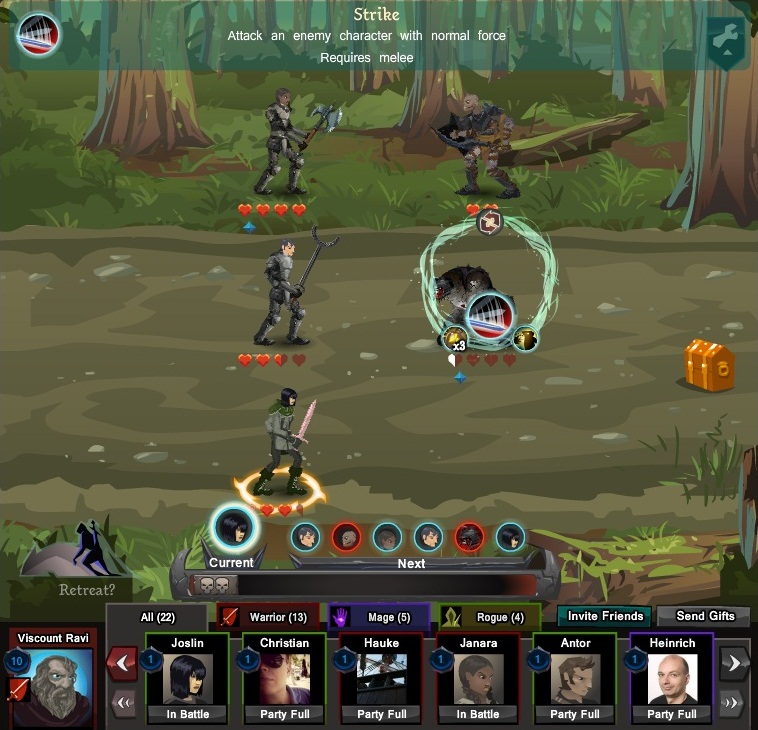
Task: Select Hauke's character card
Action: (382, 678)
